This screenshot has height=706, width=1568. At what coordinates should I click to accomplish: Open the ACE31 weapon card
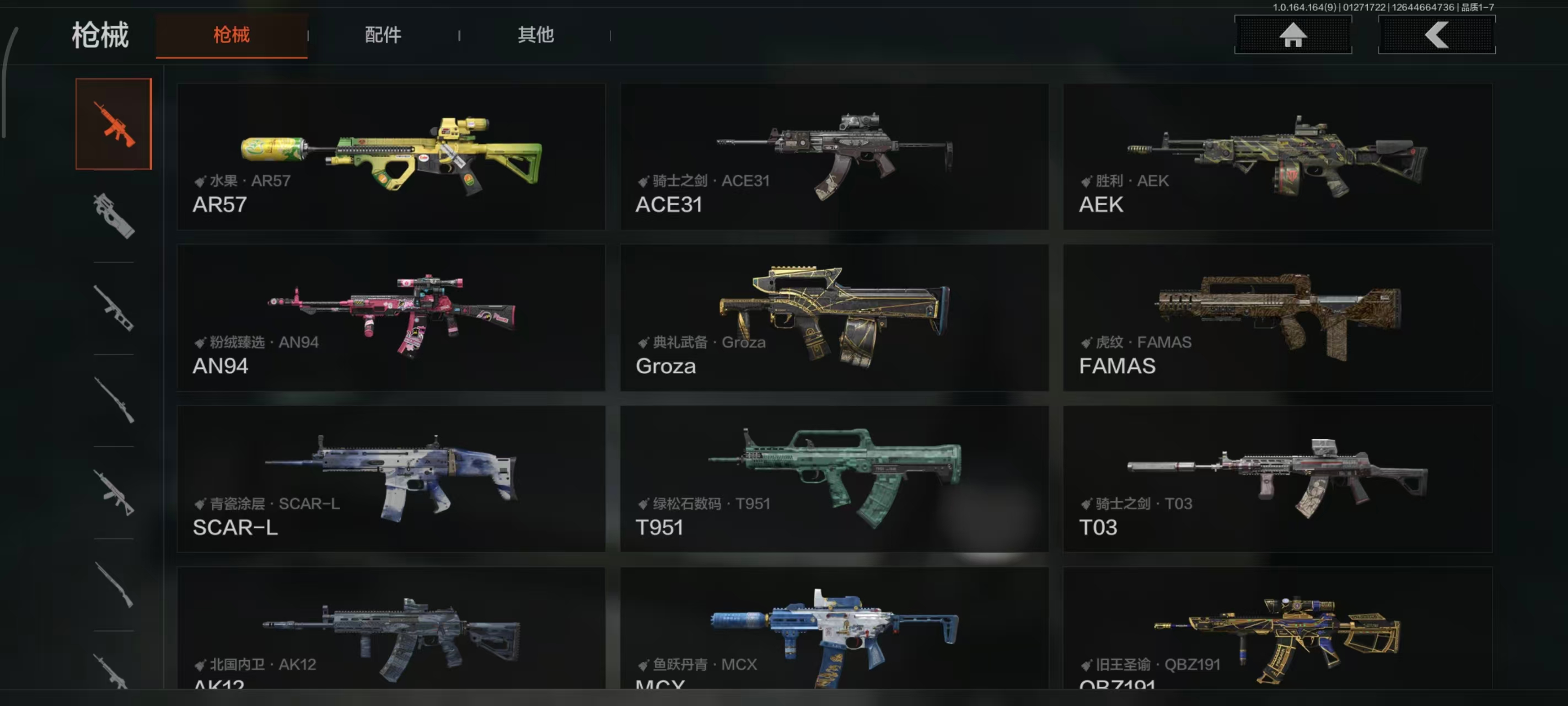click(834, 157)
